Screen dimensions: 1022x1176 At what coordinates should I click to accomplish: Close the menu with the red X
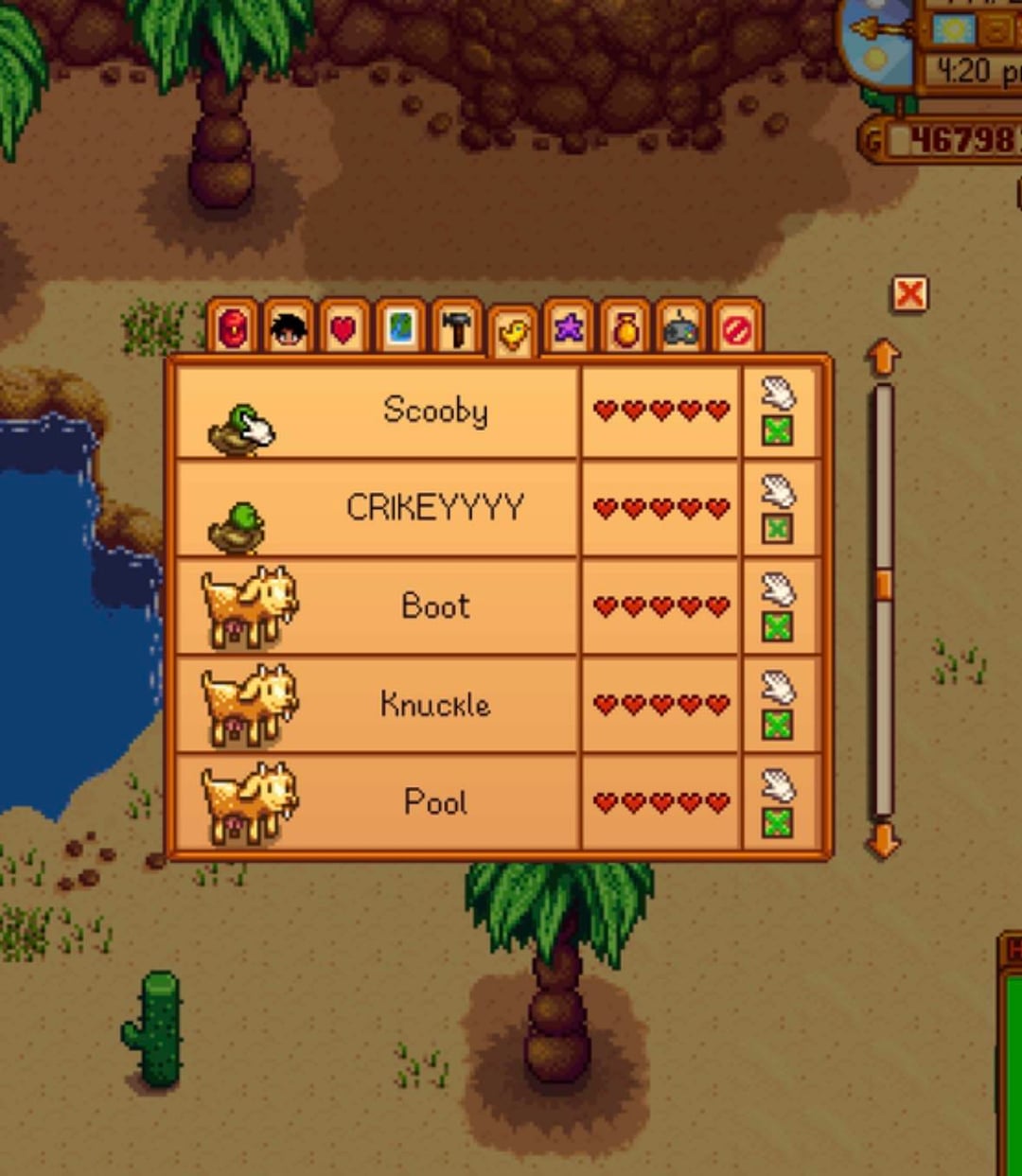click(909, 294)
